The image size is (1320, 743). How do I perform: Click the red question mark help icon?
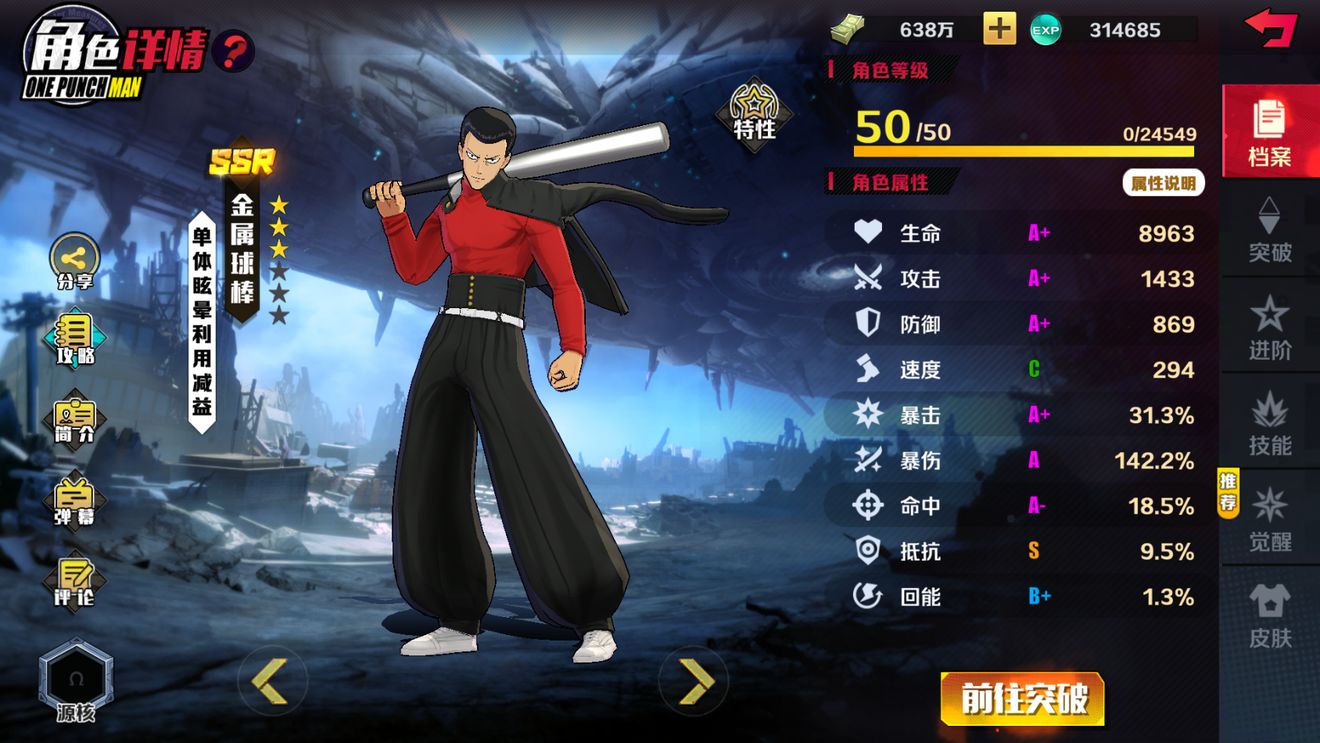(233, 50)
